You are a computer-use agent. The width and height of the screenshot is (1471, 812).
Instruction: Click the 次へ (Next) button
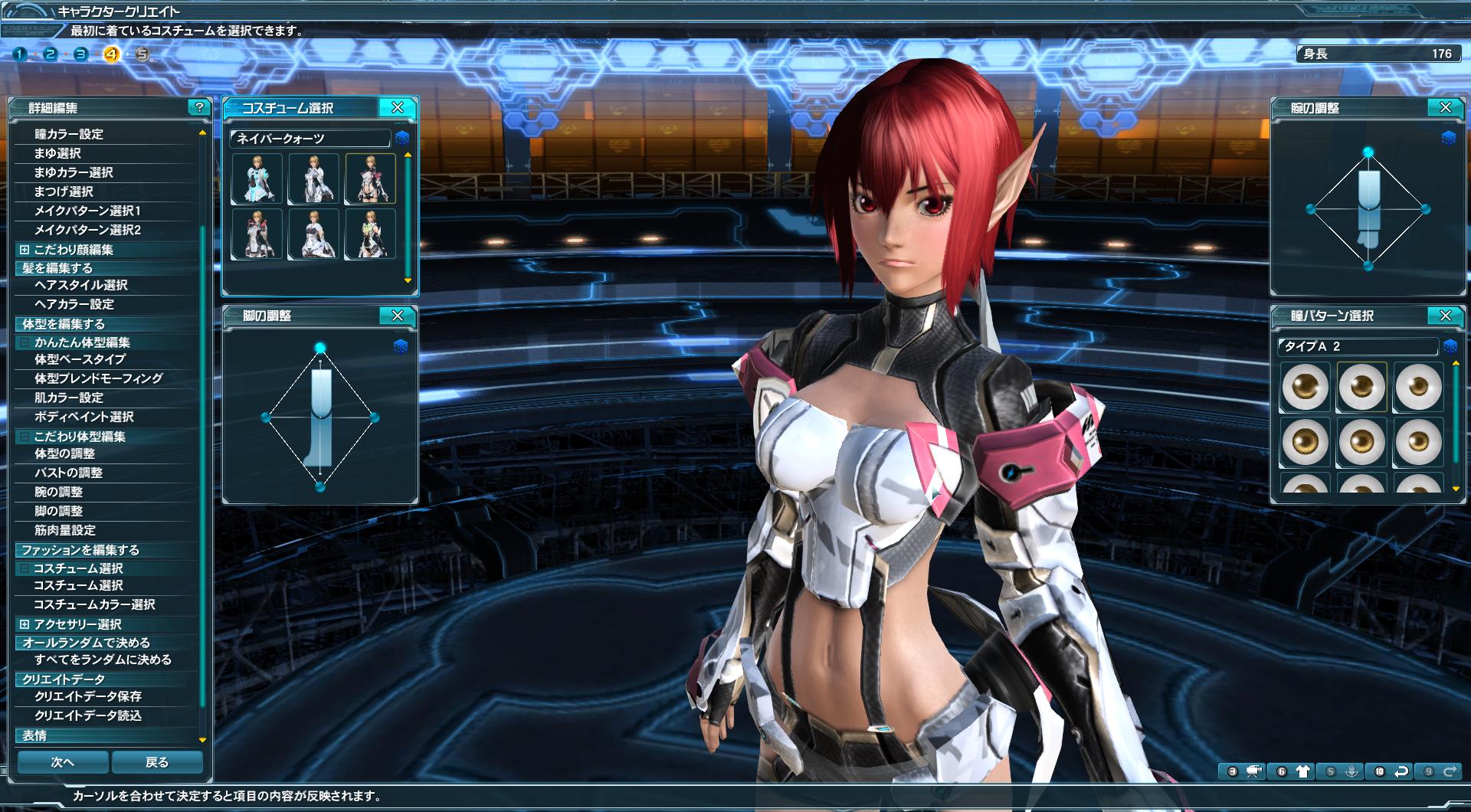point(63,762)
